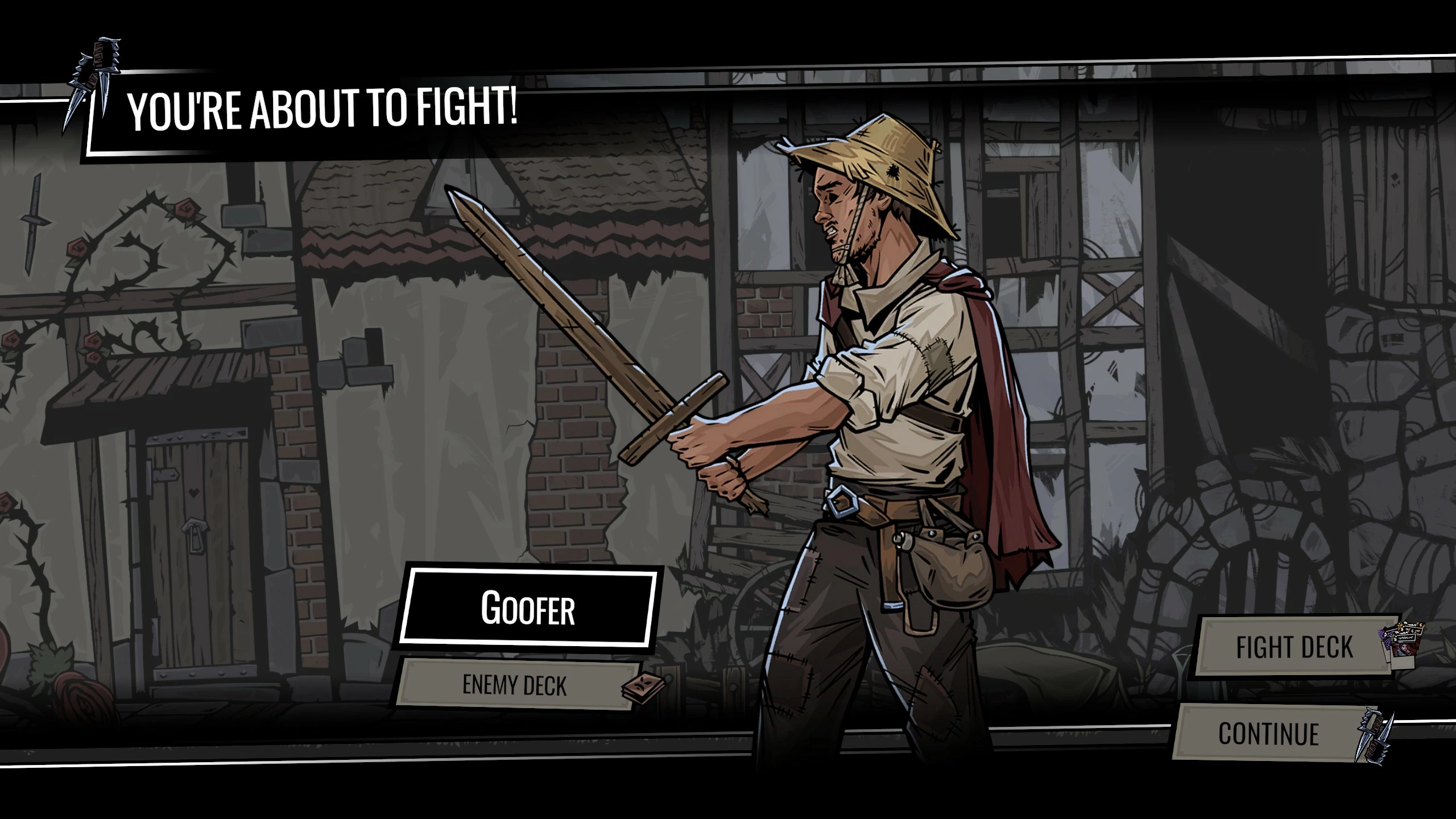Screen dimensions: 1456x819
Task: Open the Fight Deck
Action: [1294, 647]
